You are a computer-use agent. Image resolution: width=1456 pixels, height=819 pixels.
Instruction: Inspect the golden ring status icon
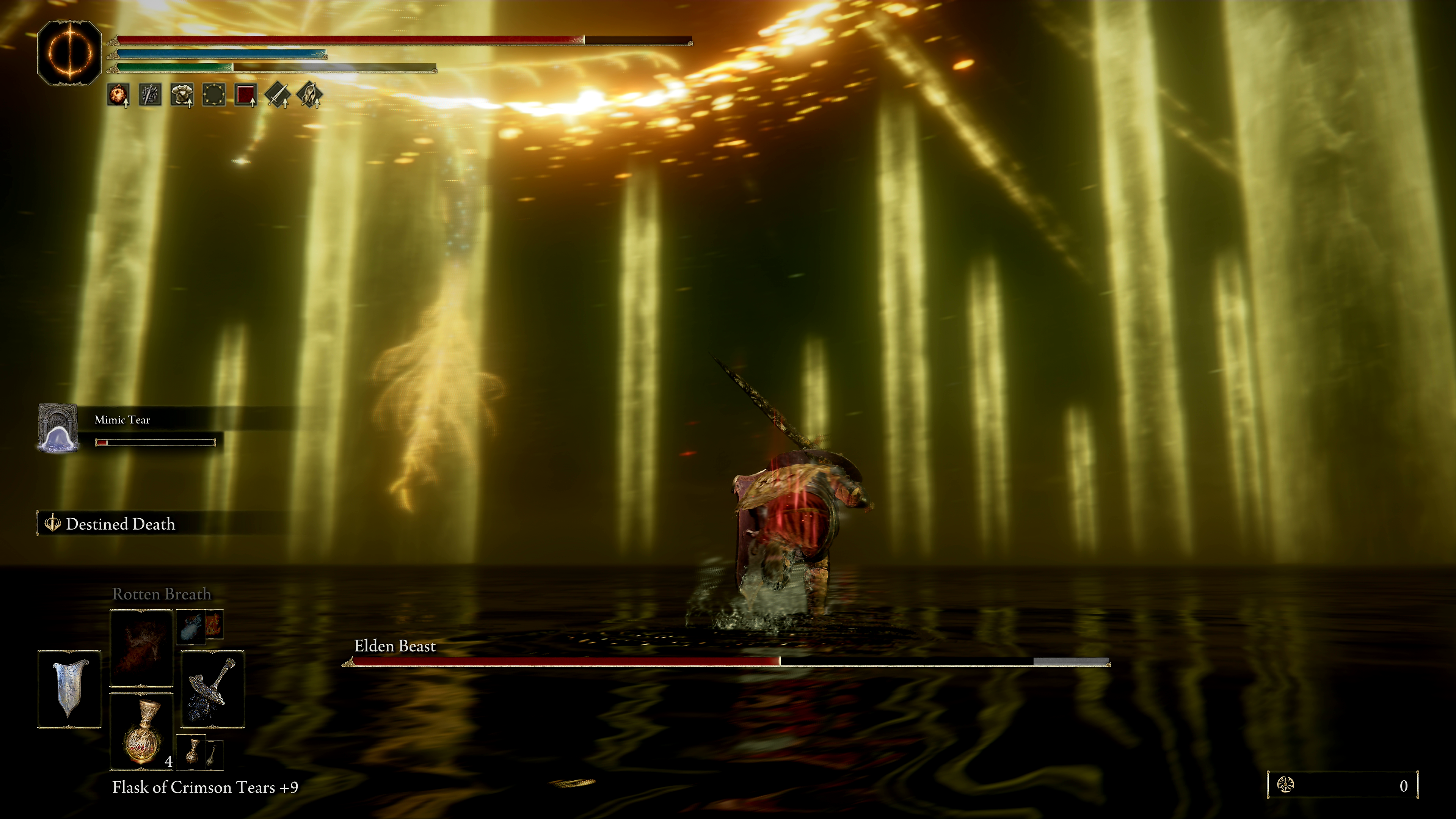(x=214, y=94)
